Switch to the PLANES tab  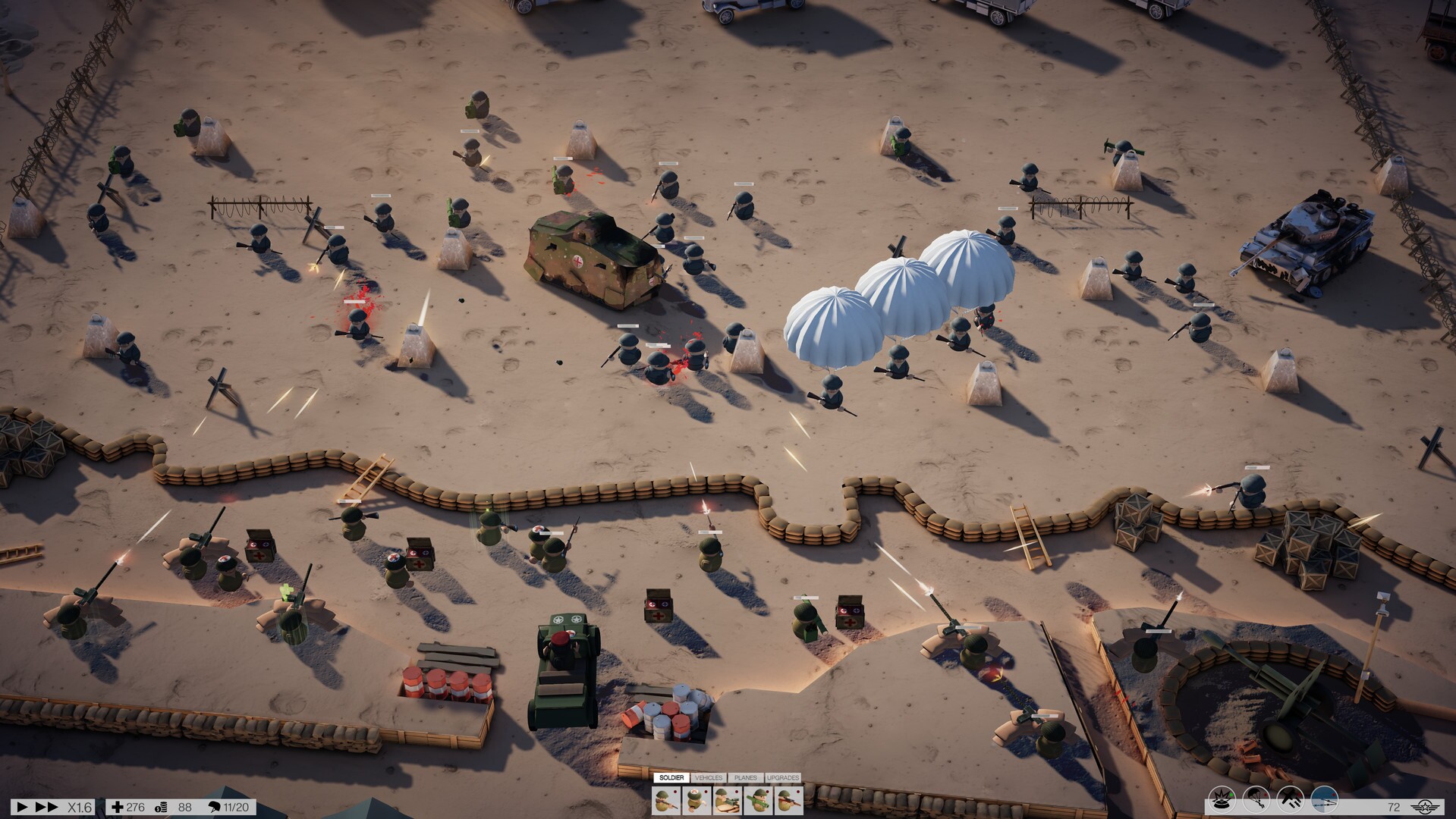coord(745,777)
